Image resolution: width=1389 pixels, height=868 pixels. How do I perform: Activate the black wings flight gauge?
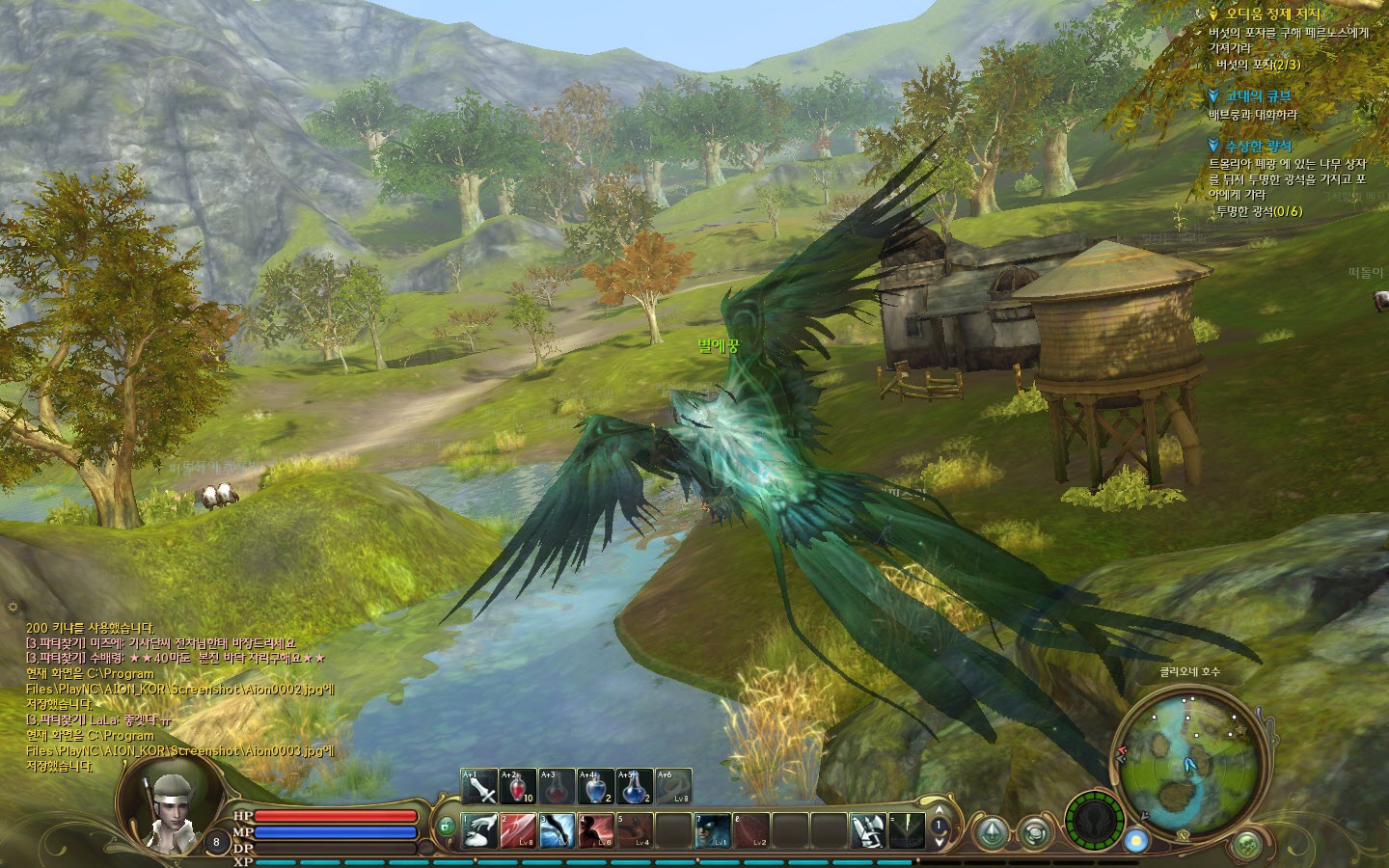[x=1095, y=820]
